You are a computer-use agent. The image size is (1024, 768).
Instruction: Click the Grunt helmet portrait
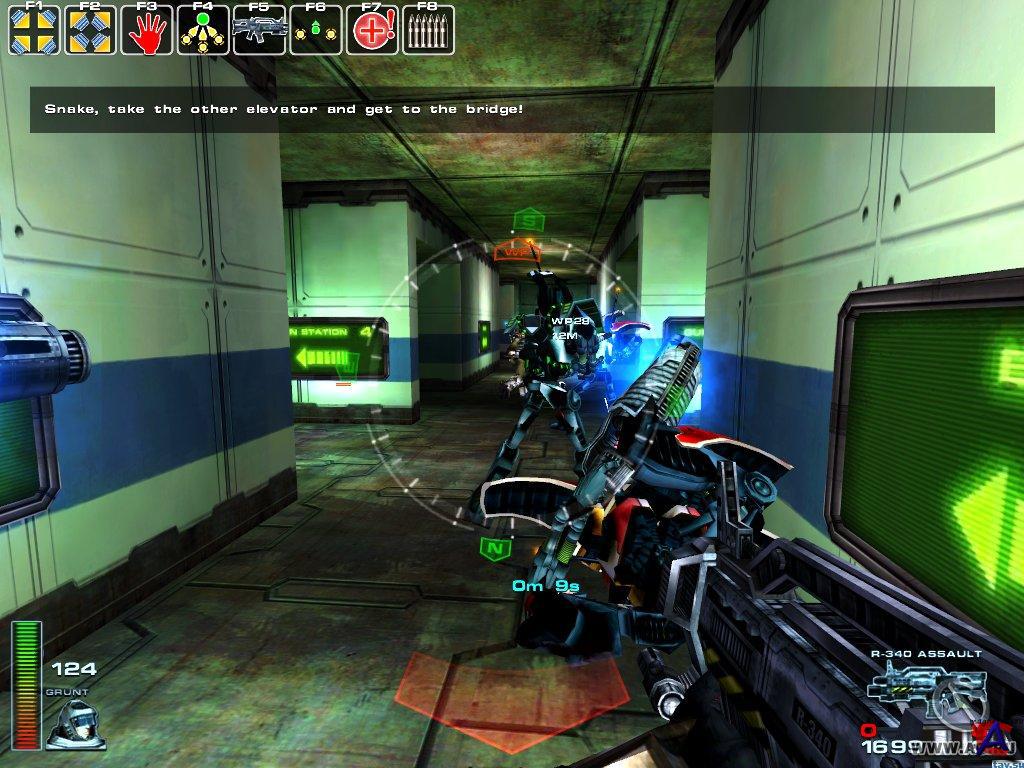click(x=75, y=722)
